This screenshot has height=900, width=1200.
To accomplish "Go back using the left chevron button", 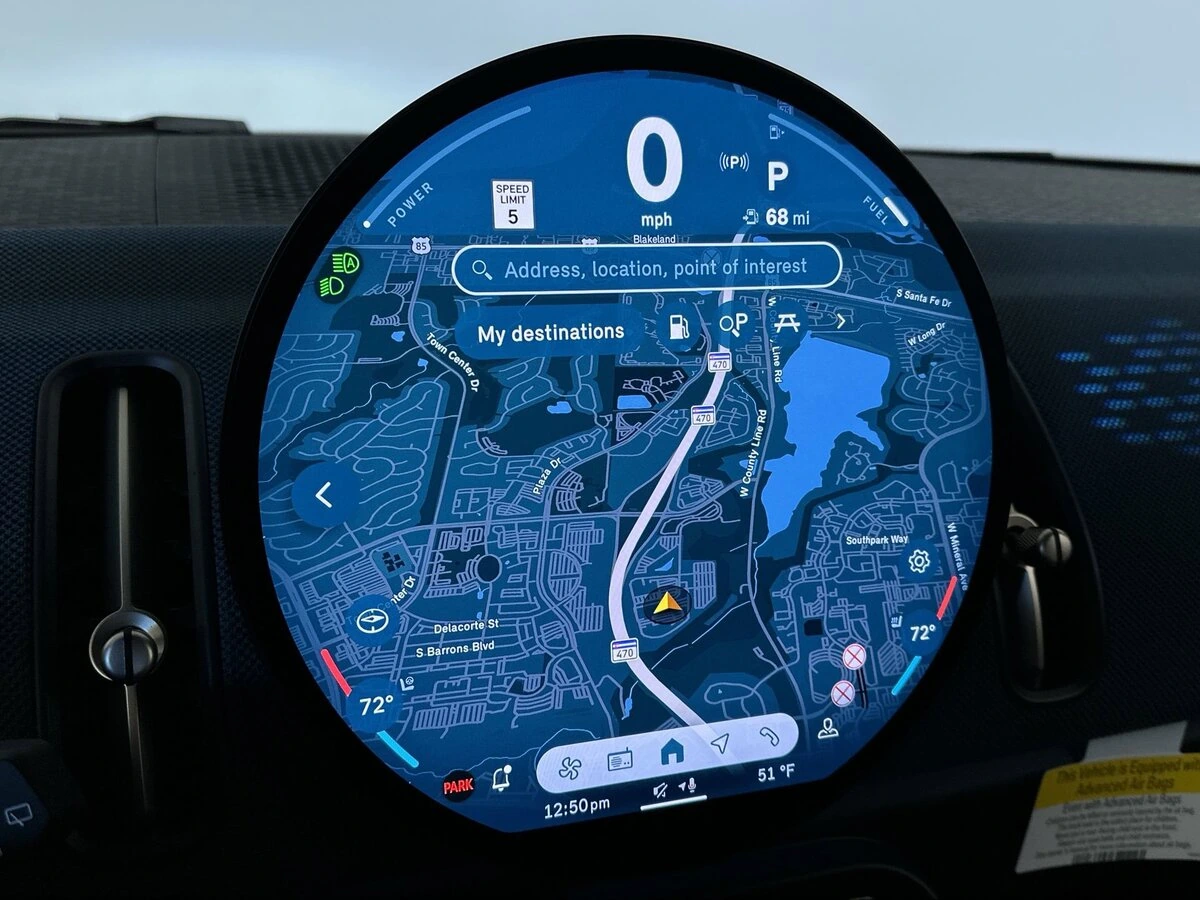I will [324, 494].
